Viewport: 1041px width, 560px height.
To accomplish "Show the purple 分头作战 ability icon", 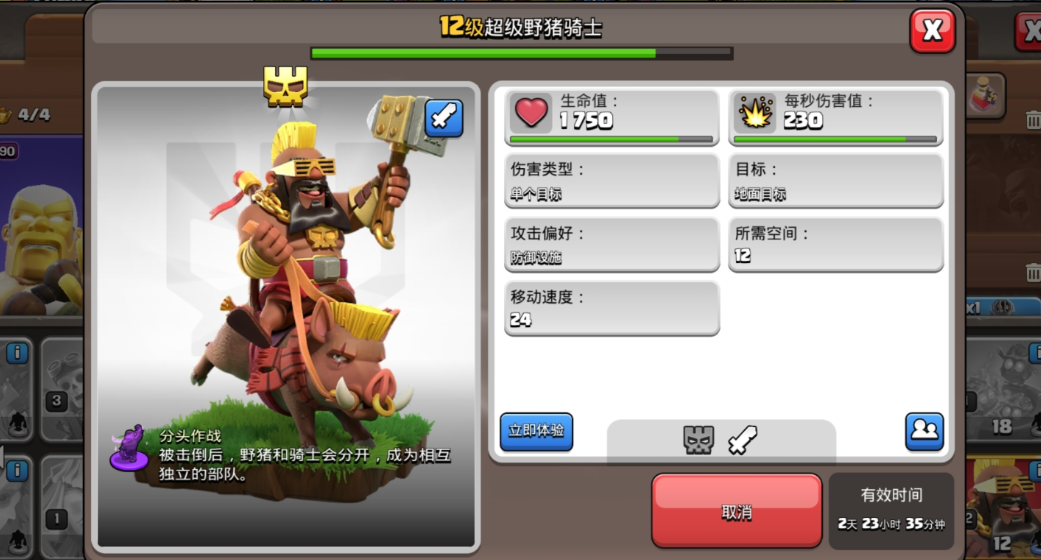I will click(130, 447).
